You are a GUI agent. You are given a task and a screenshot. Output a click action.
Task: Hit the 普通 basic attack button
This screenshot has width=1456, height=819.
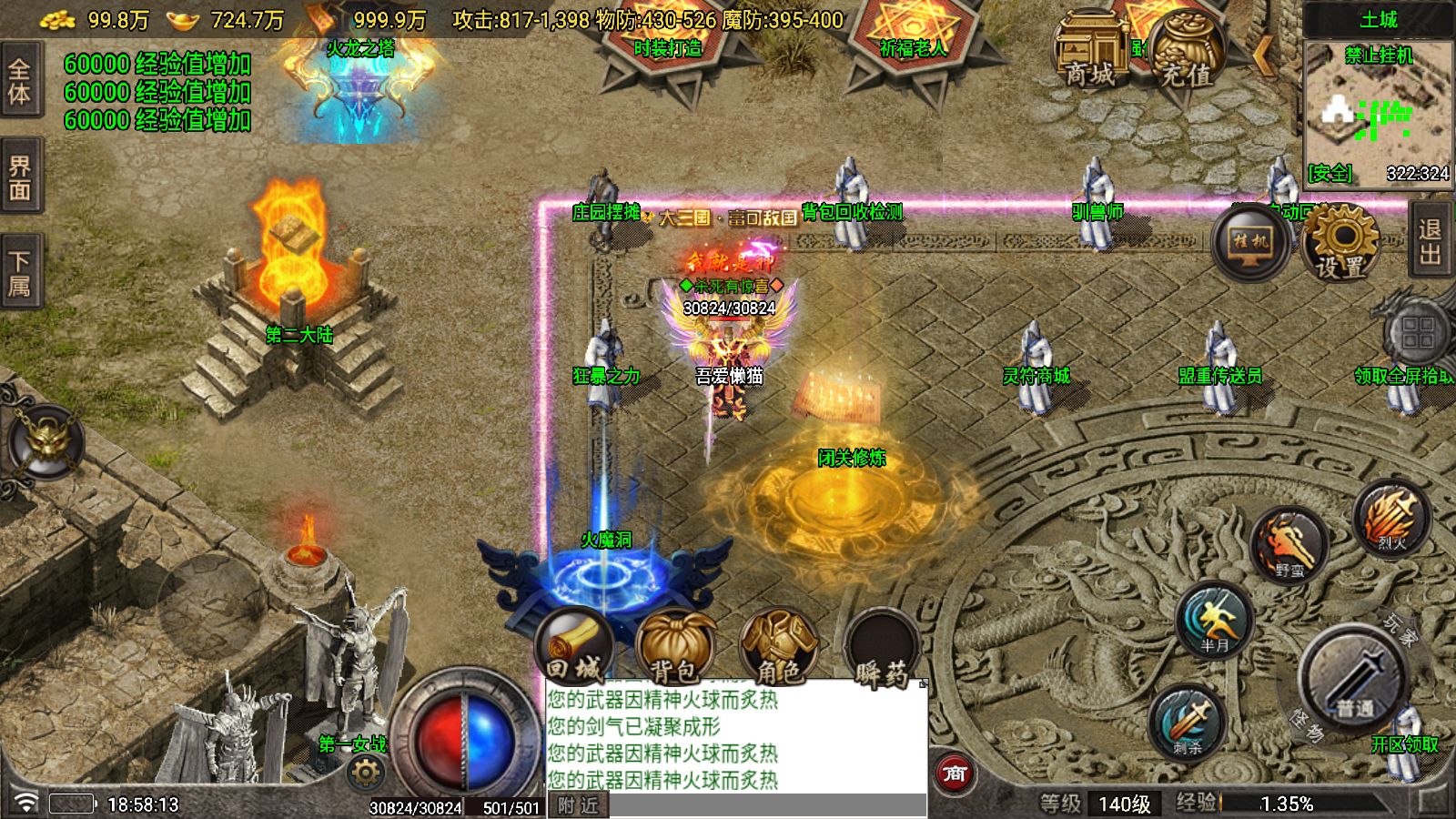click(1354, 678)
